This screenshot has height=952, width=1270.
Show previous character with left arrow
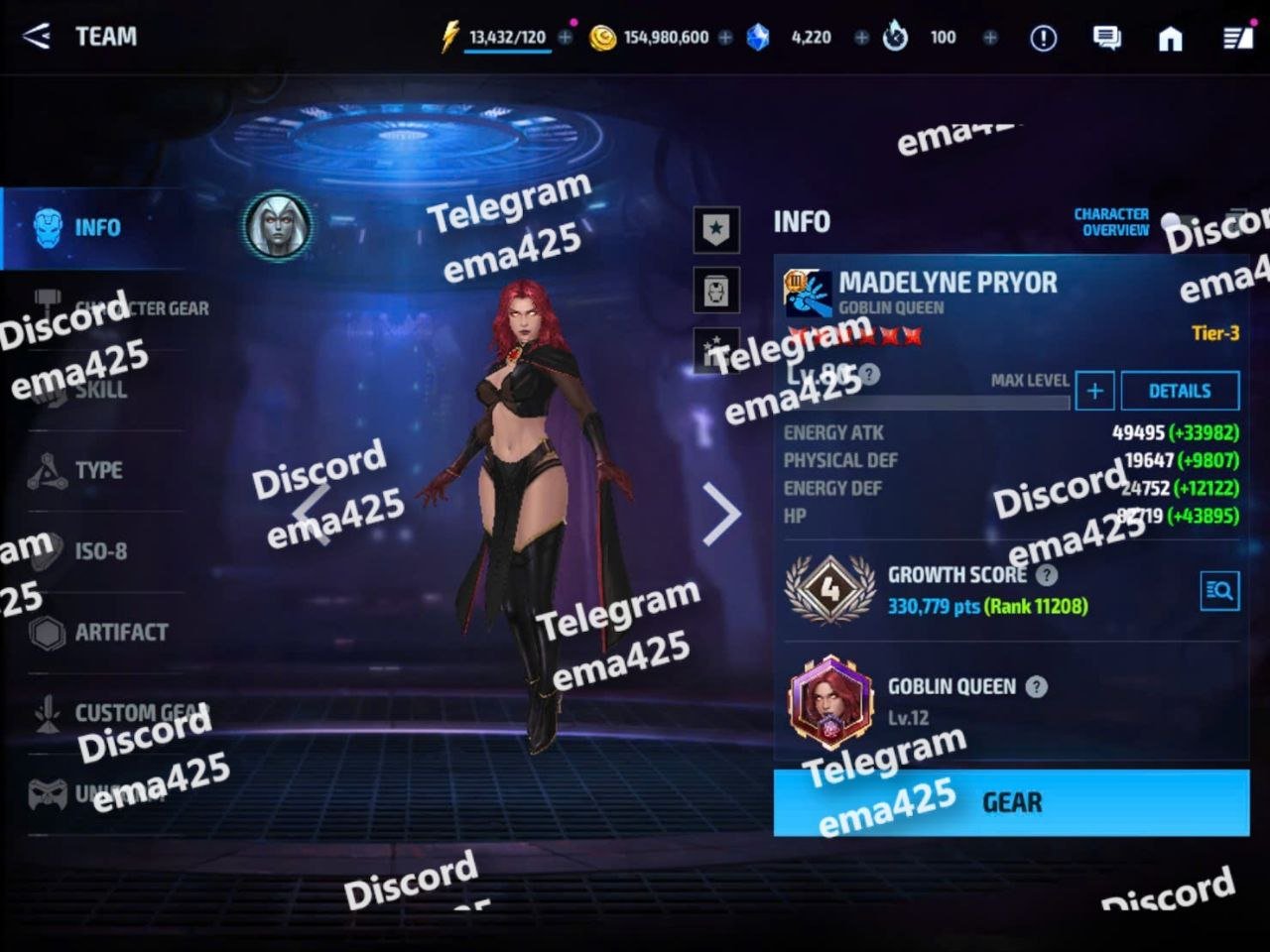click(x=312, y=514)
